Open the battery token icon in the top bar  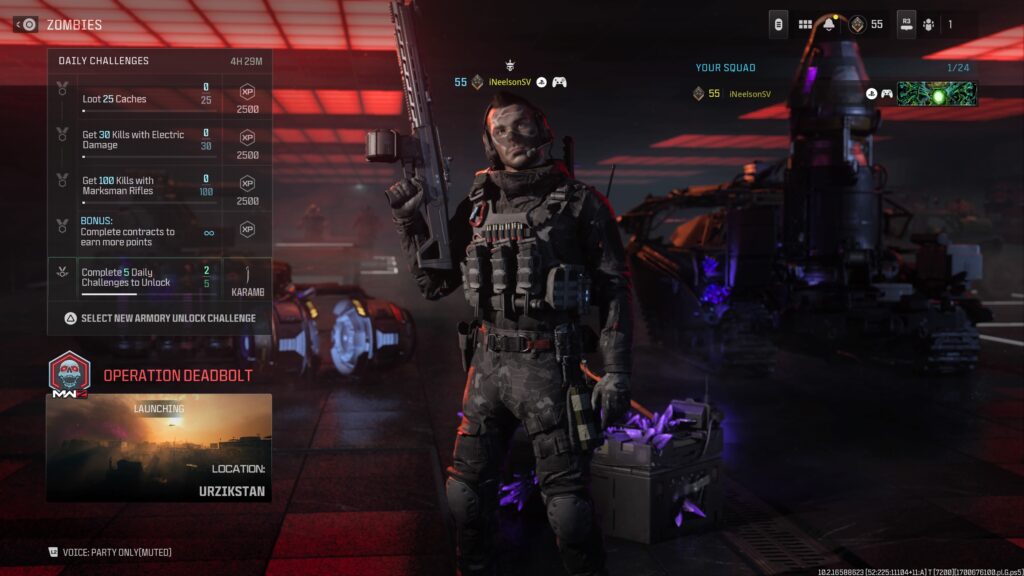[778, 24]
